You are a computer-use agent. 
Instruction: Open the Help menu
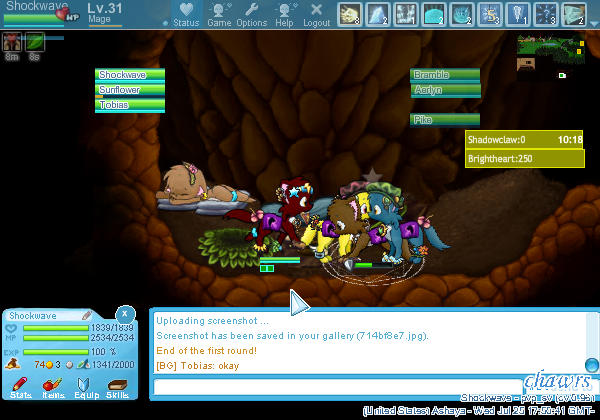[284, 14]
